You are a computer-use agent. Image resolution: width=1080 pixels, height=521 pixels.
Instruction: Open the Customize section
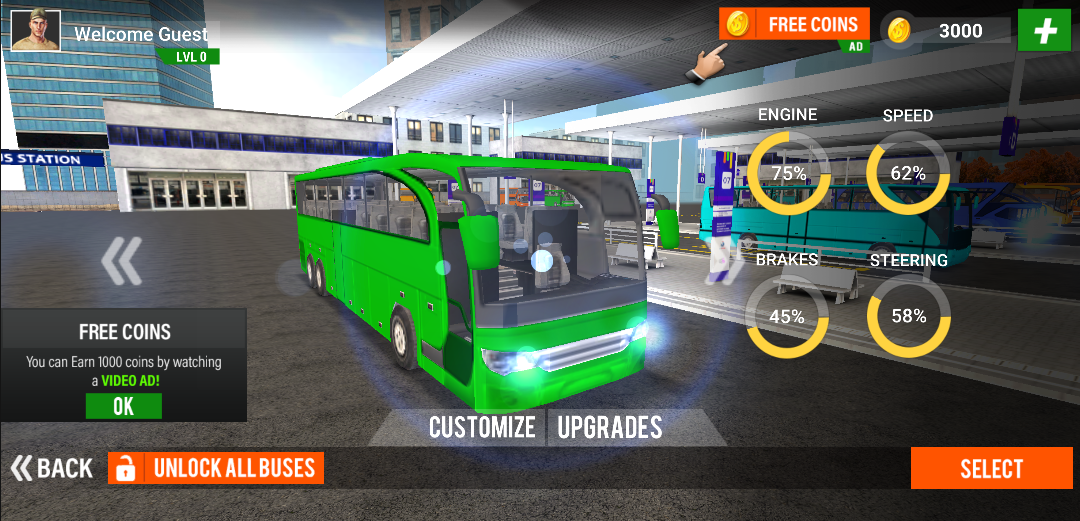[482, 428]
